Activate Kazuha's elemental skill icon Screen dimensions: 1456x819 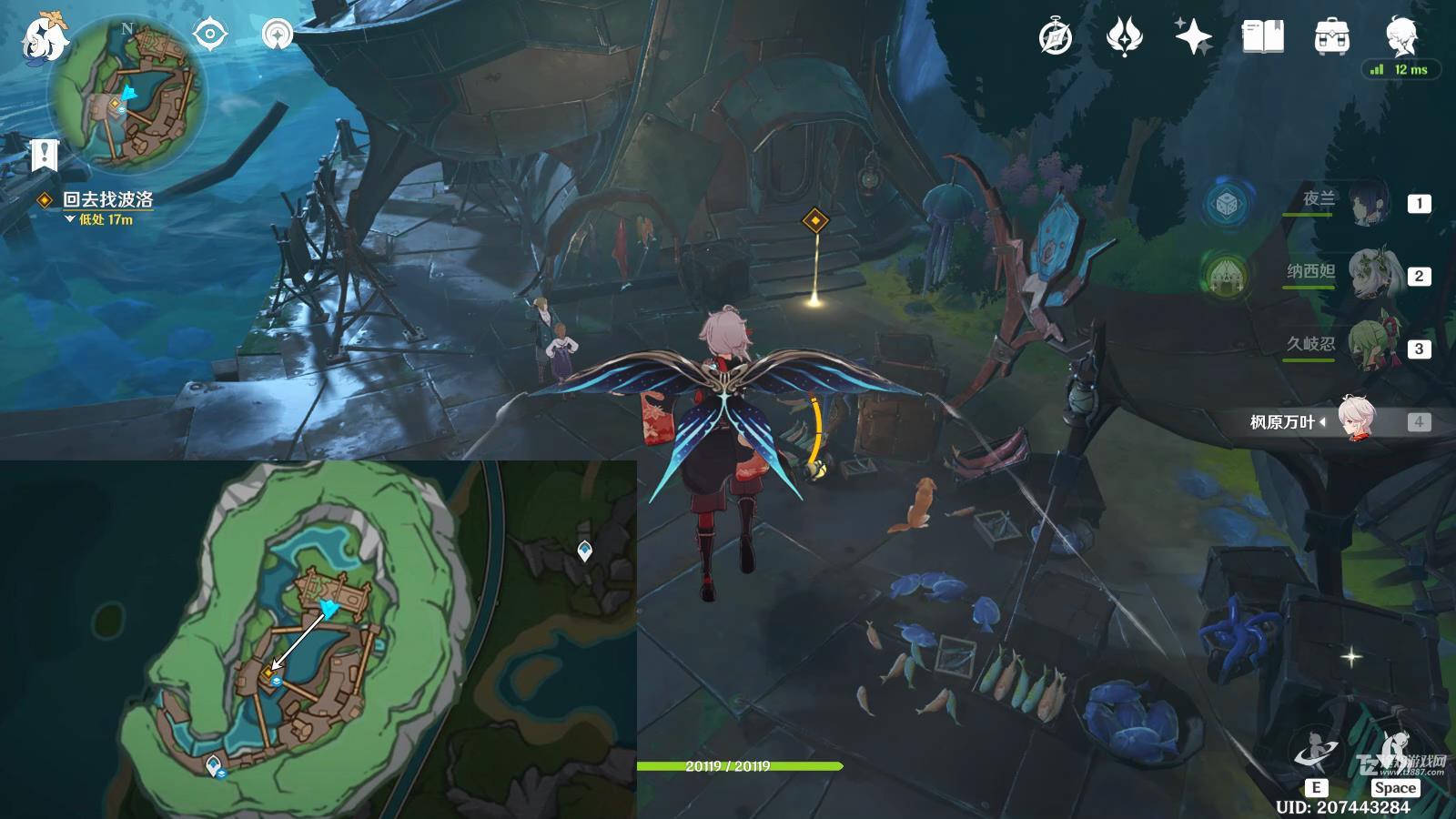click(x=1315, y=752)
